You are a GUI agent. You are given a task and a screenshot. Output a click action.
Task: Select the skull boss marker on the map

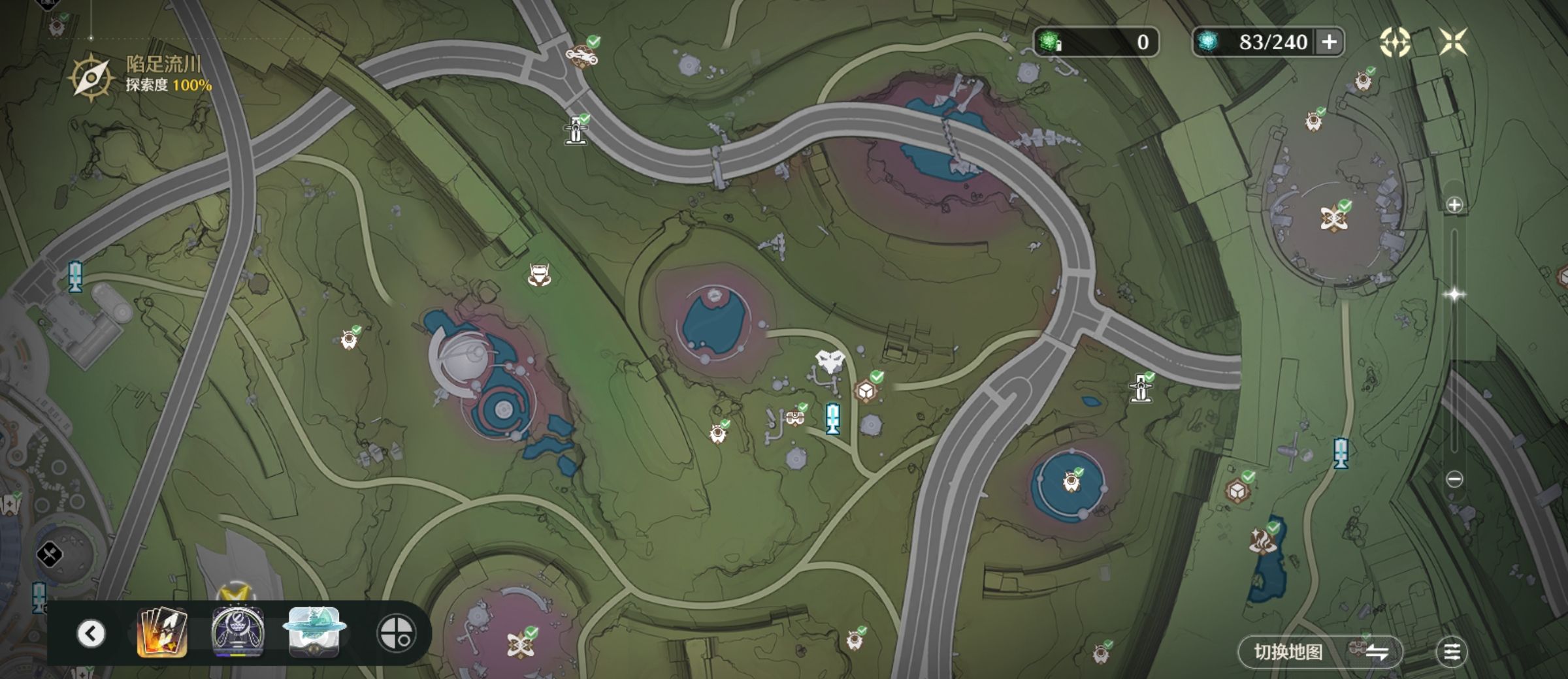click(830, 361)
